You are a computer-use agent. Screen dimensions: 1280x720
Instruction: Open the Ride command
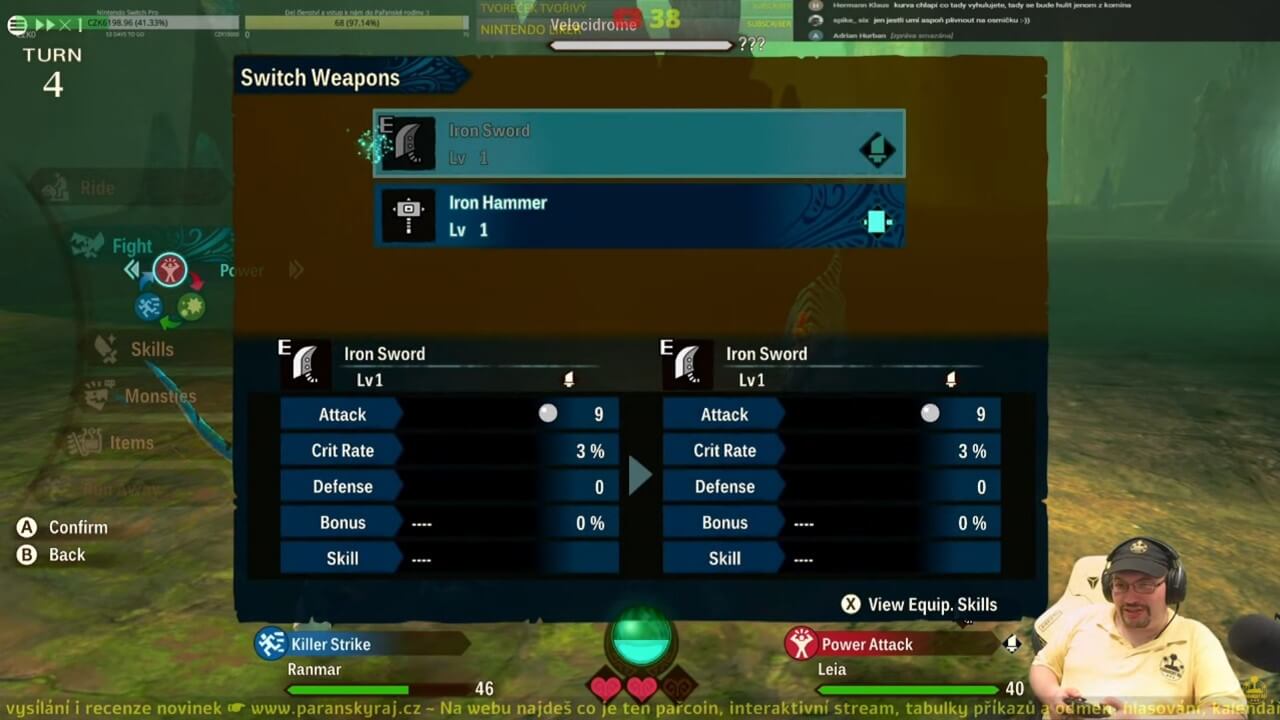pos(97,188)
